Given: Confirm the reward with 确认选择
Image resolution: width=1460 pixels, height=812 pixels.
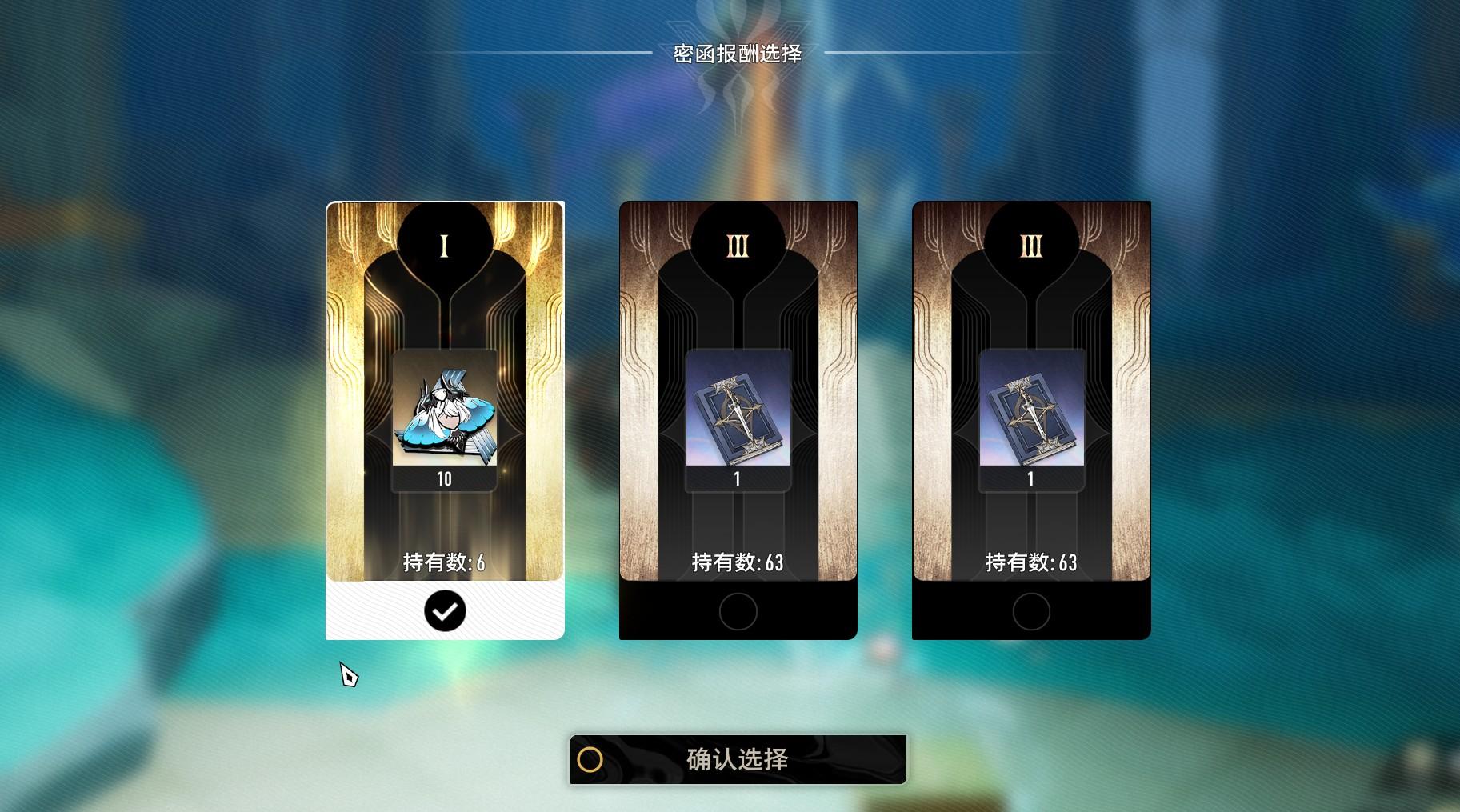Looking at the screenshot, I should [738, 759].
